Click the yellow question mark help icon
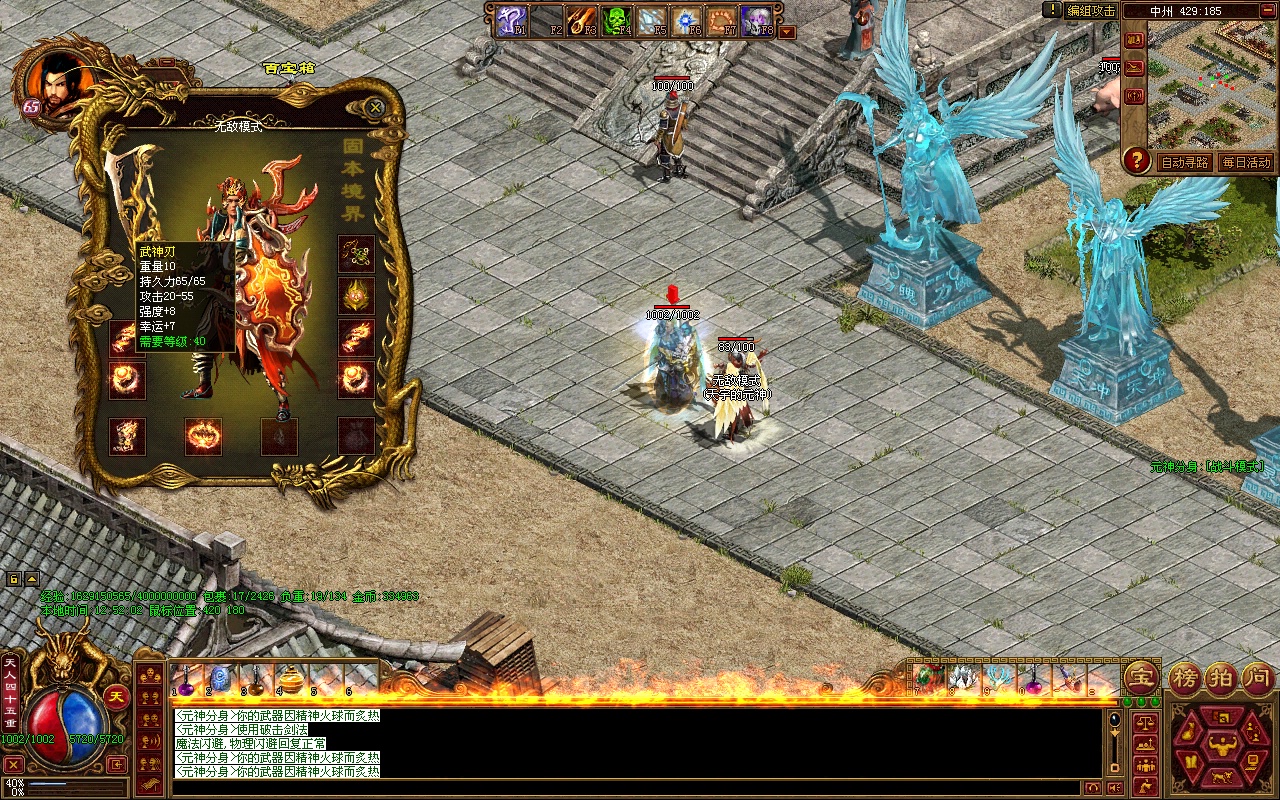Viewport: 1280px width, 800px height. point(1135,159)
